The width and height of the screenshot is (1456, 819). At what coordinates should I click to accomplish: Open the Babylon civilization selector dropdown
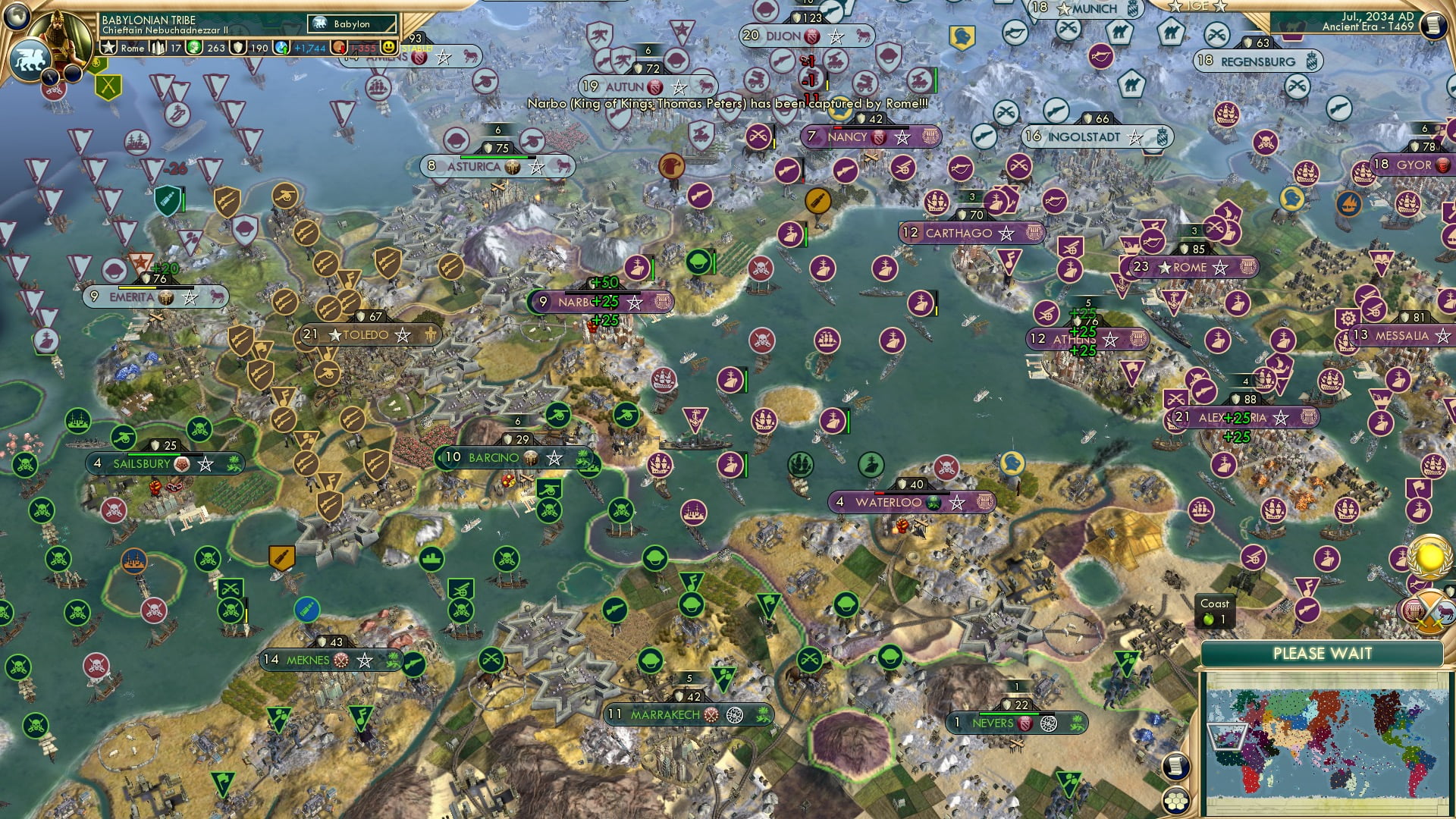pos(351,24)
